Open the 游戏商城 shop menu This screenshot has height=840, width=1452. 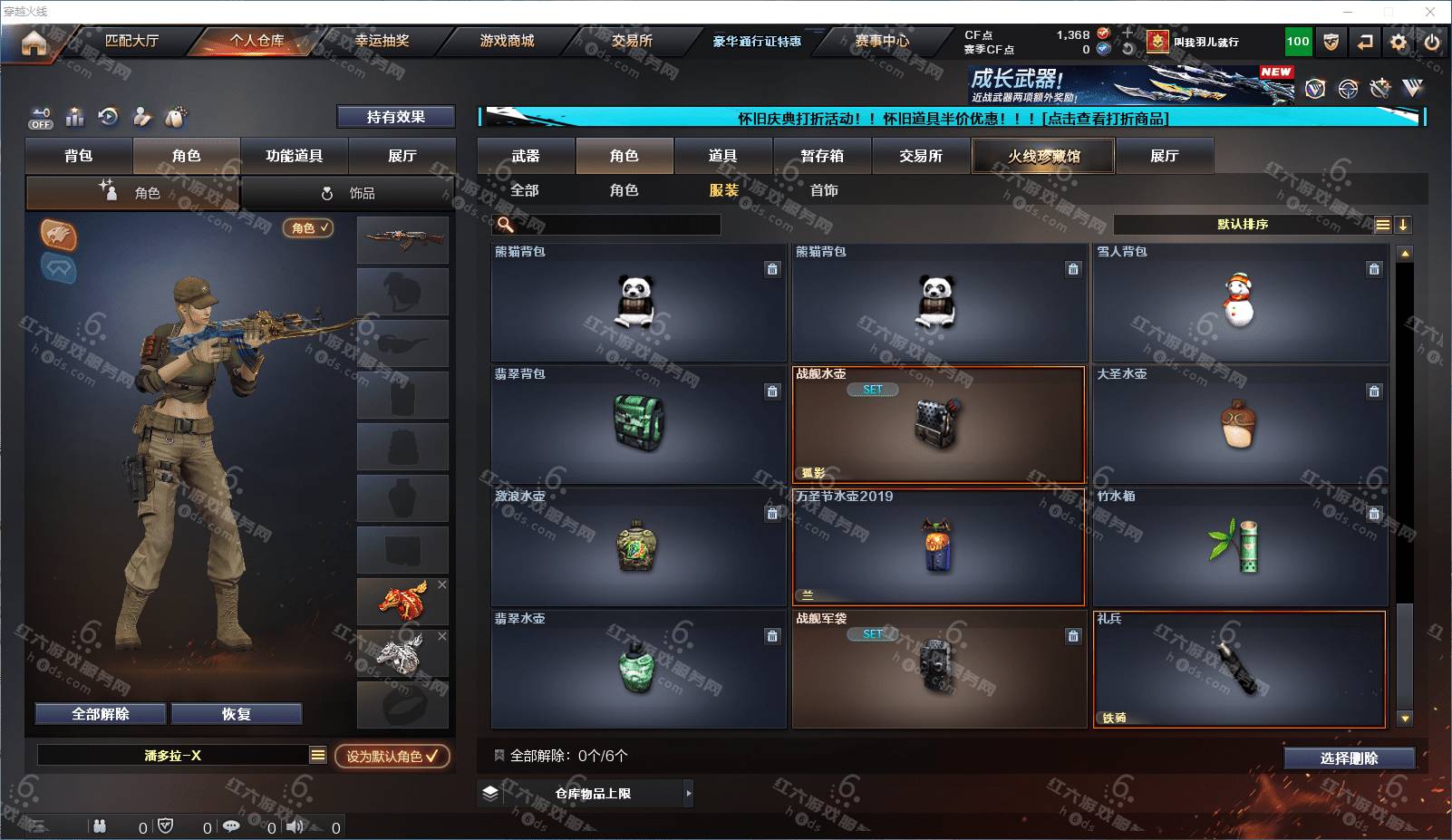click(x=507, y=41)
